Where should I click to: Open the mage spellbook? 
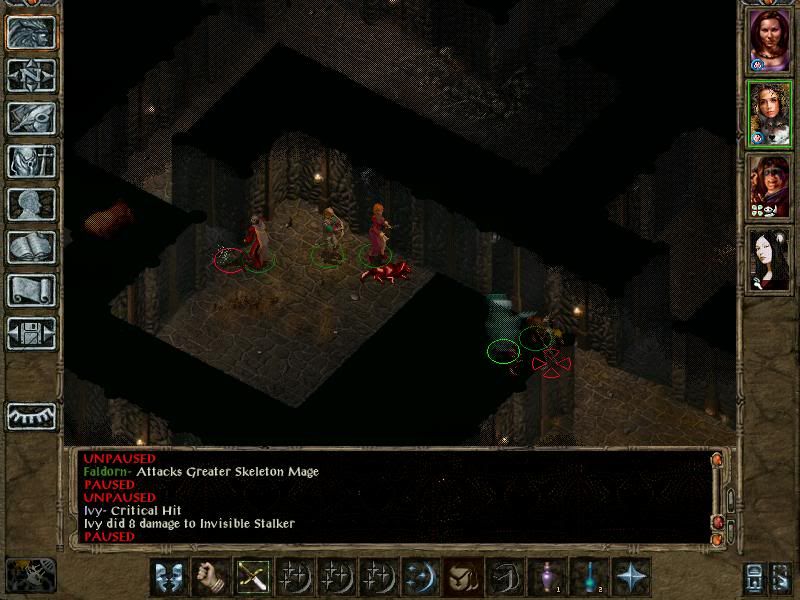(31, 247)
